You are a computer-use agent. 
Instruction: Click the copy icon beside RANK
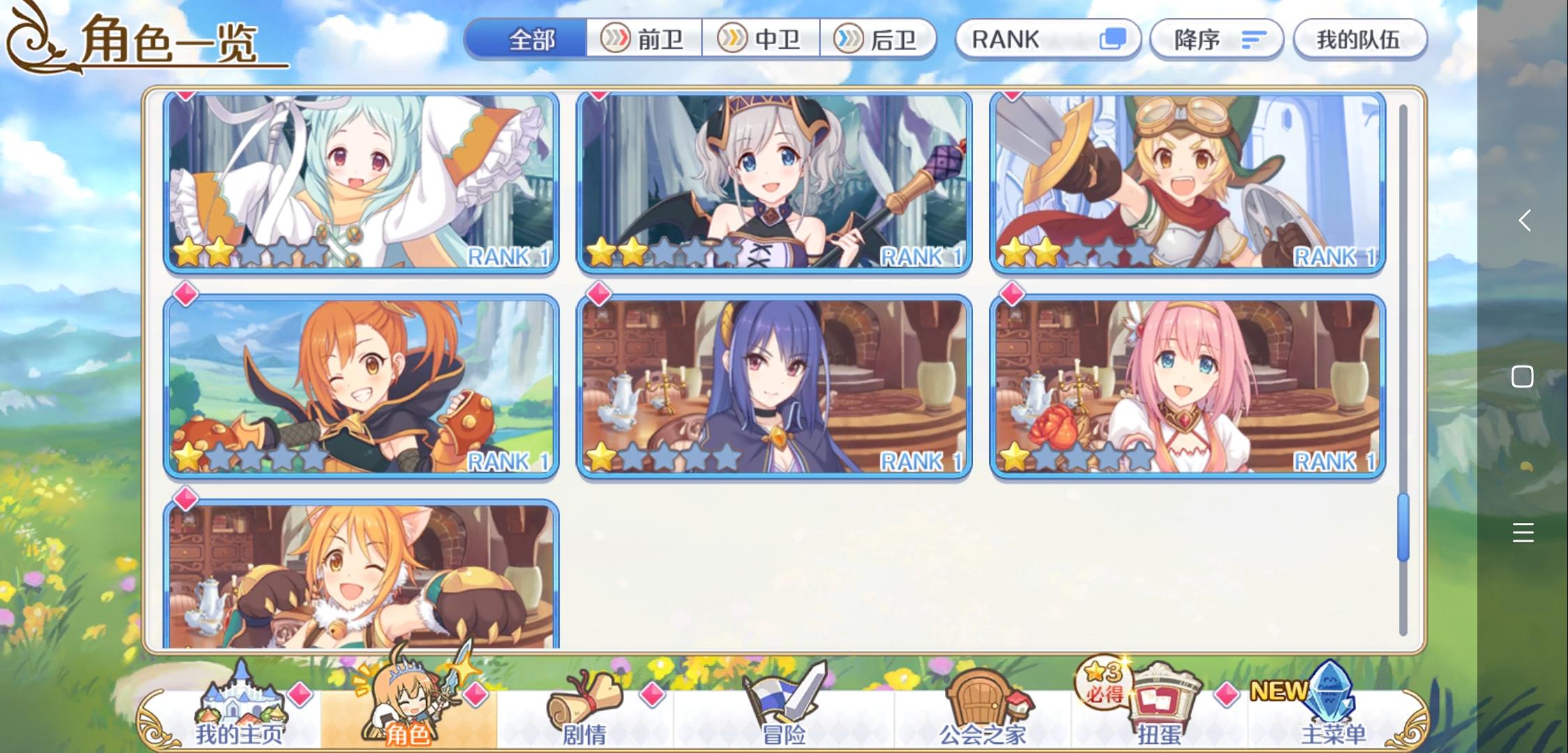point(1112,40)
